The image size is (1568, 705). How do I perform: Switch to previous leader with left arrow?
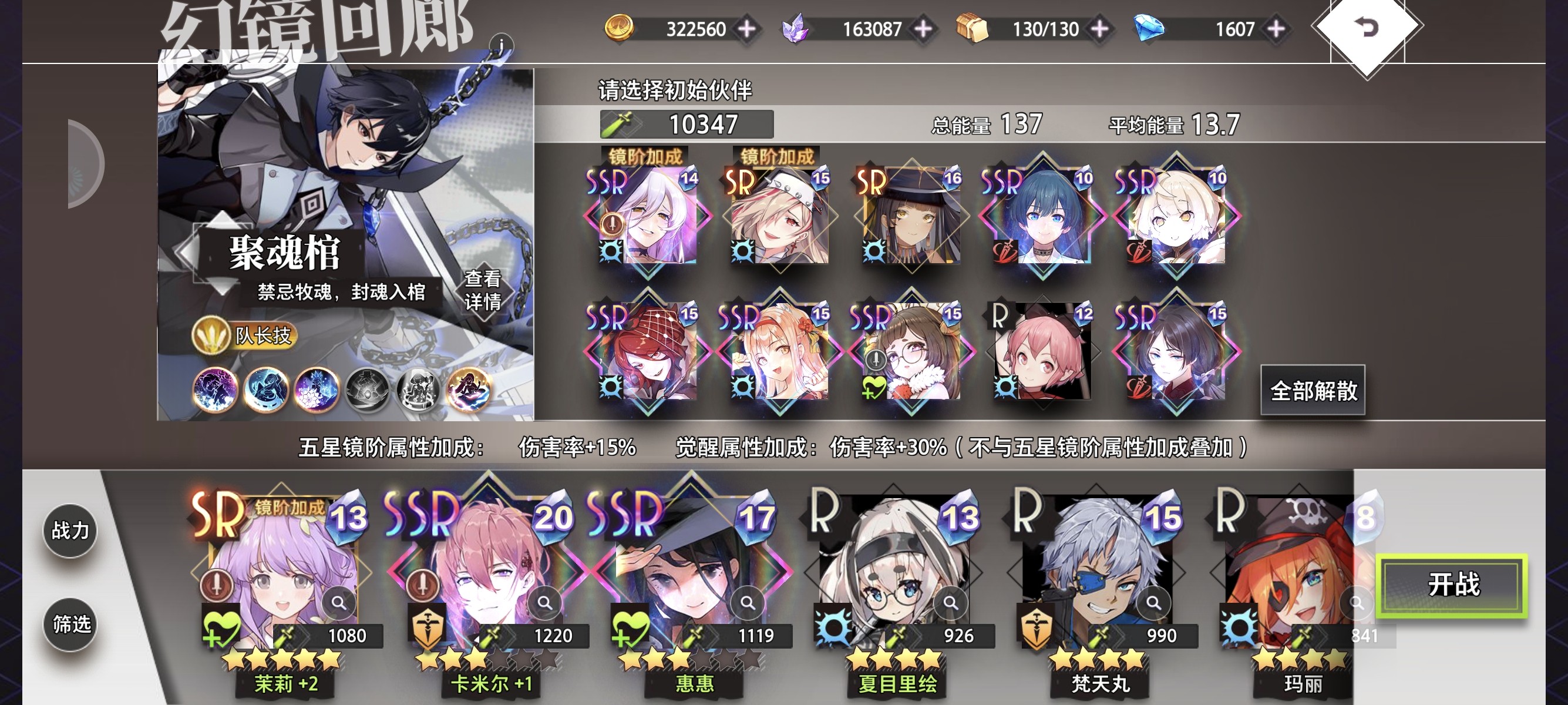click(x=186, y=251)
